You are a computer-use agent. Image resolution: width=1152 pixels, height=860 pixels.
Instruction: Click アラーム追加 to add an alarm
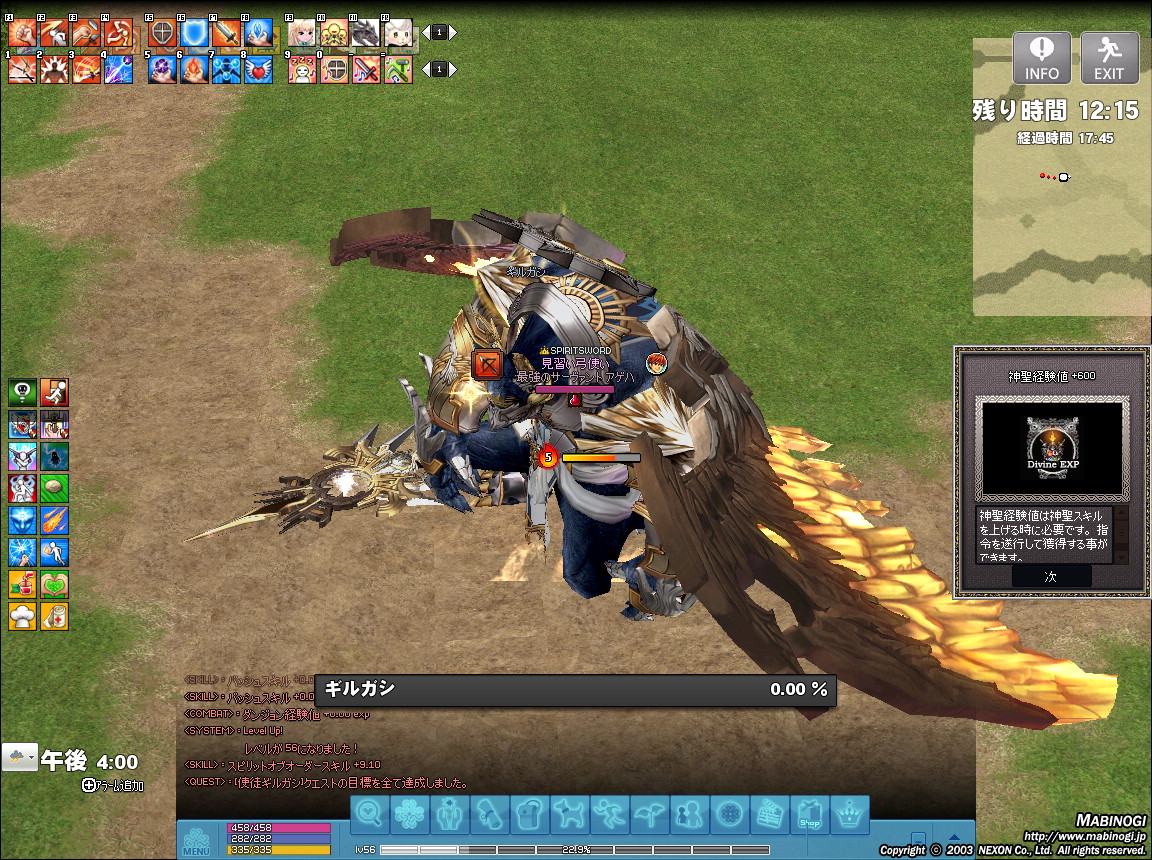(115, 786)
